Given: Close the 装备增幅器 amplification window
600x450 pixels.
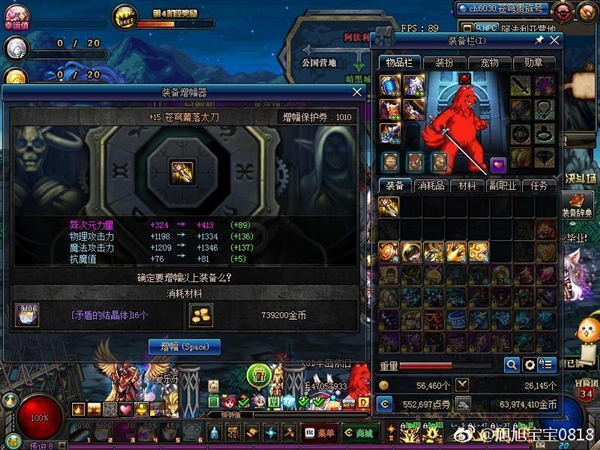Looking at the screenshot, I should pos(357,92).
